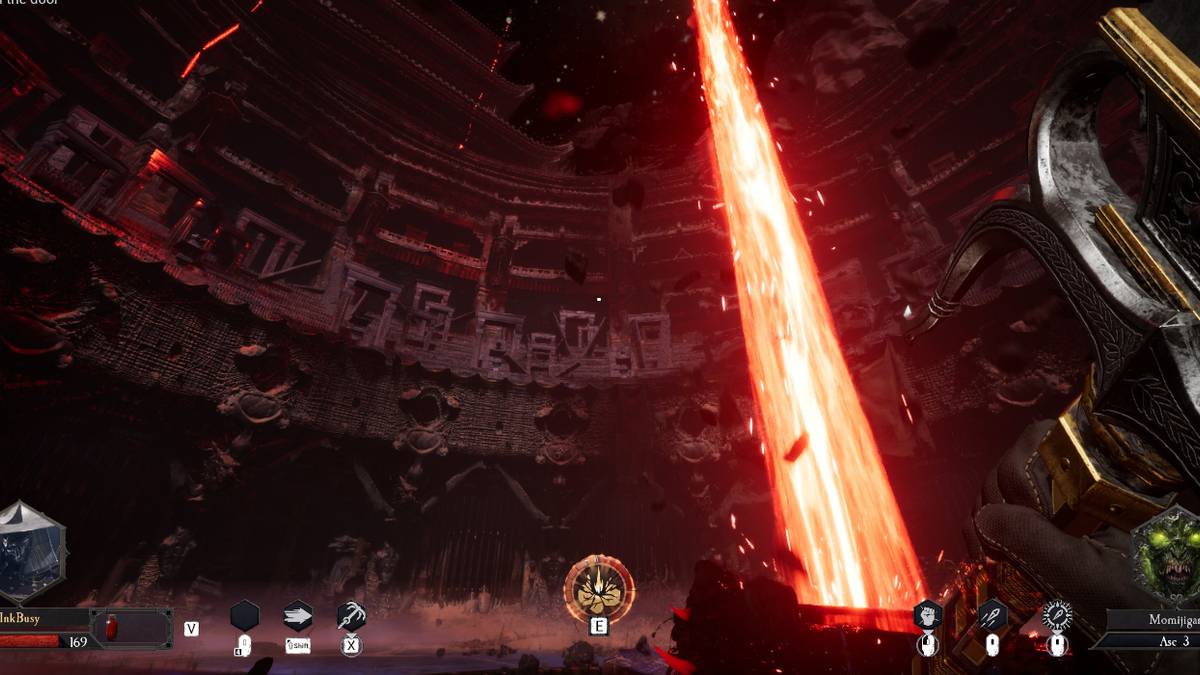Use the grappling hook ability icon

(351, 615)
